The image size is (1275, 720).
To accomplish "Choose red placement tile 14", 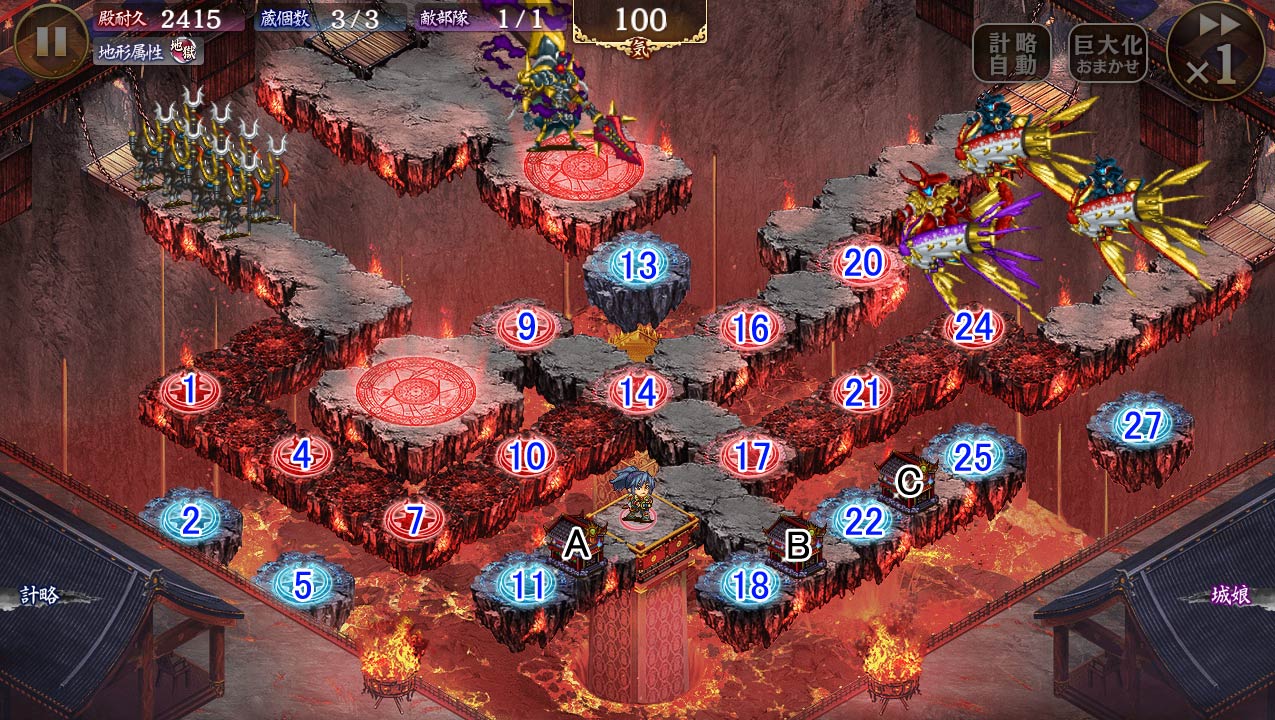I will [638, 392].
